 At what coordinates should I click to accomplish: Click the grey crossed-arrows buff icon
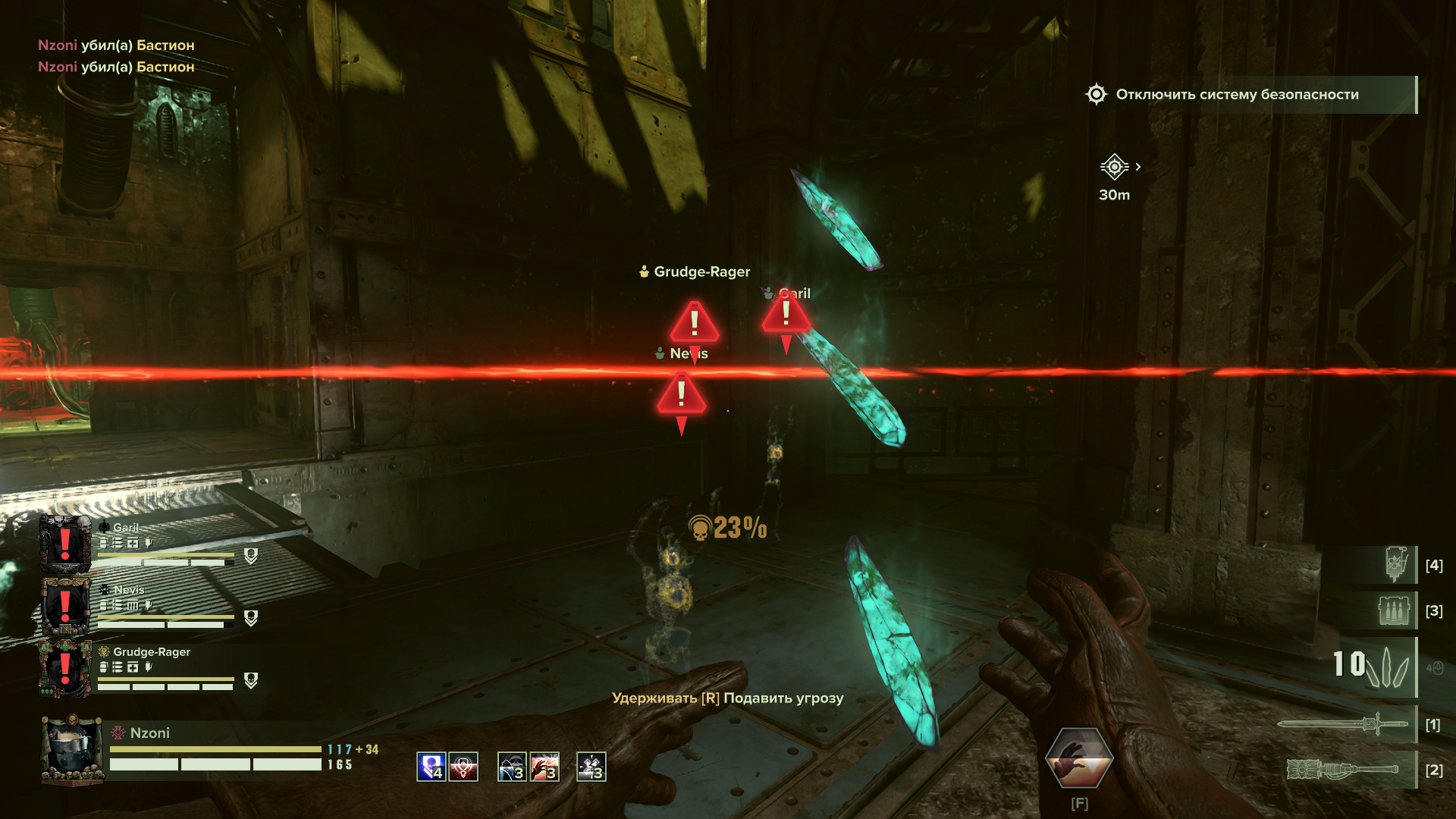pyautogui.click(x=591, y=767)
